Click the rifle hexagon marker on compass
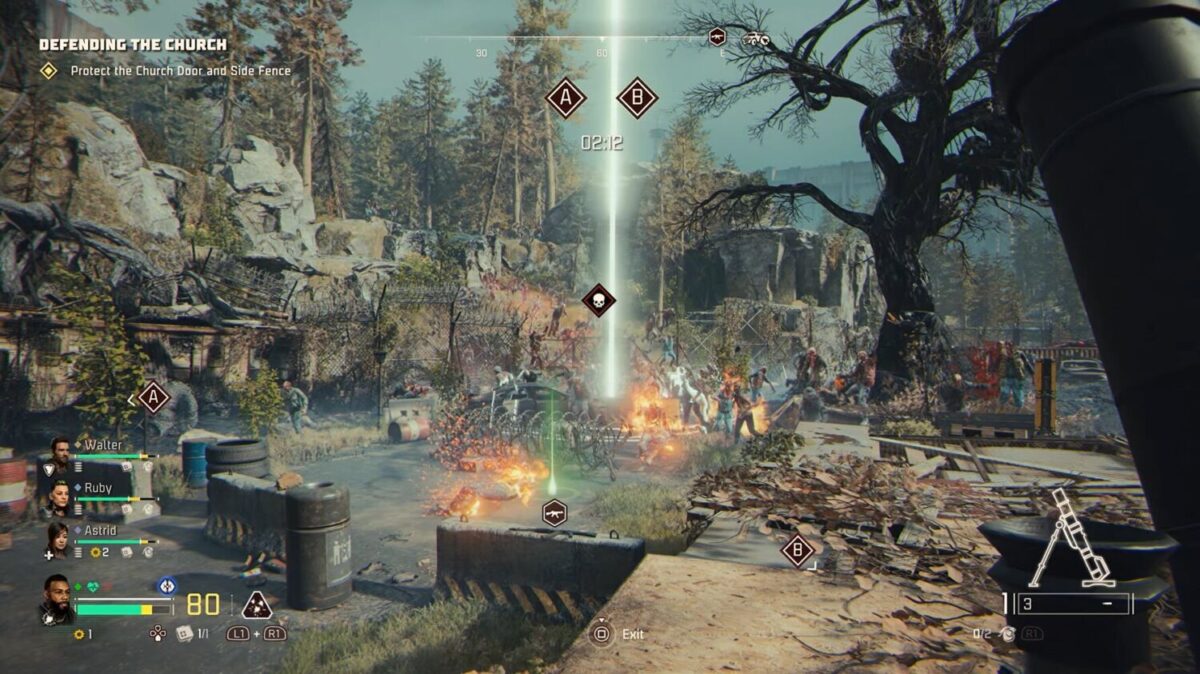This screenshot has height=674, width=1200. (x=717, y=37)
